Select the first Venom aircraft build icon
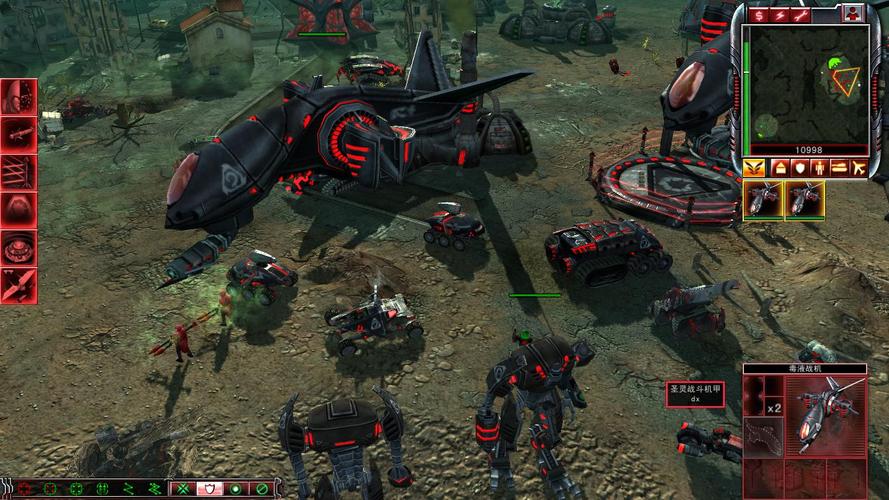 [762, 198]
